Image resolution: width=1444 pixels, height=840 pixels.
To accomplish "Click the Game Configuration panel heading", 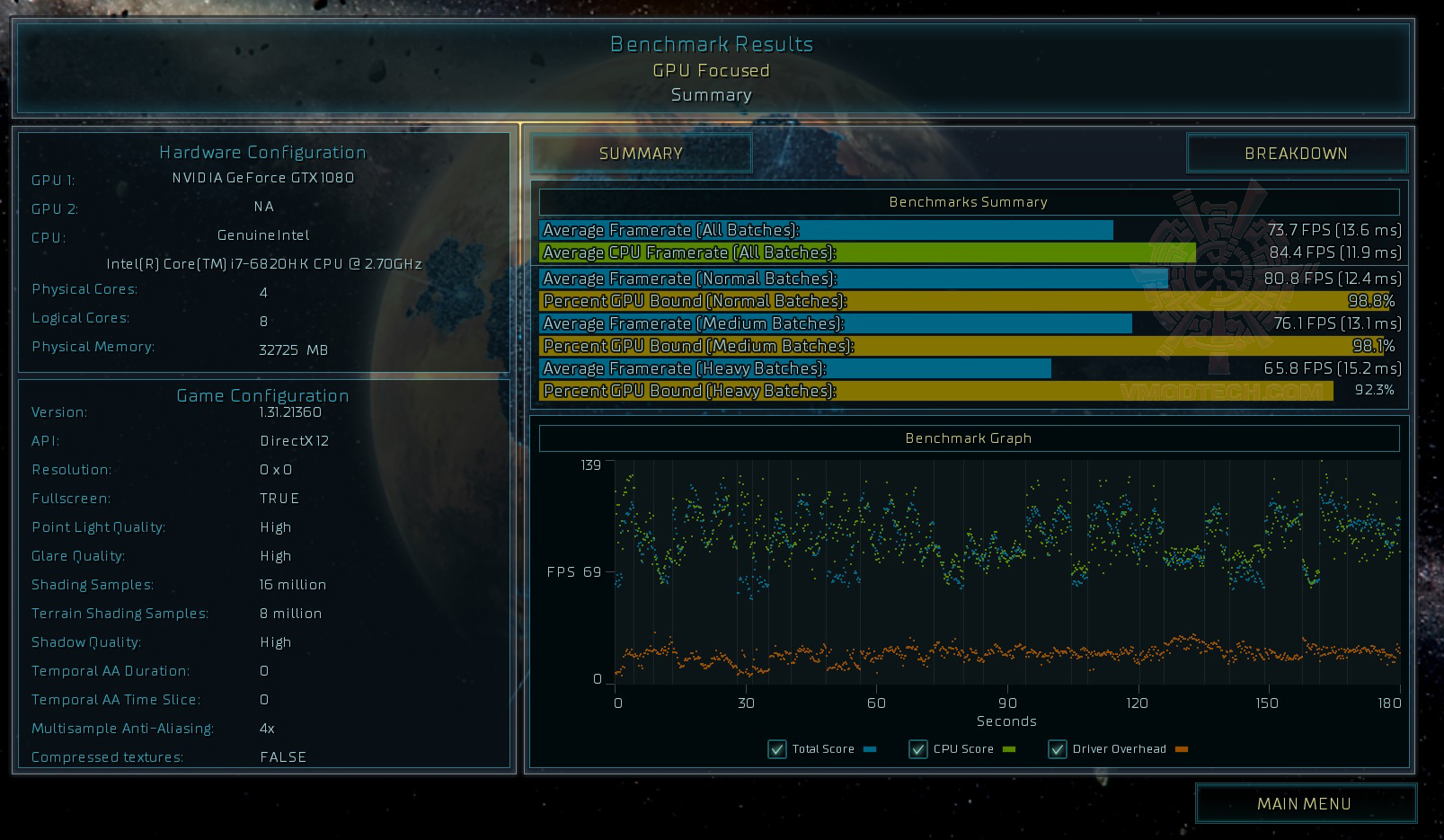I will [x=265, y=395].
